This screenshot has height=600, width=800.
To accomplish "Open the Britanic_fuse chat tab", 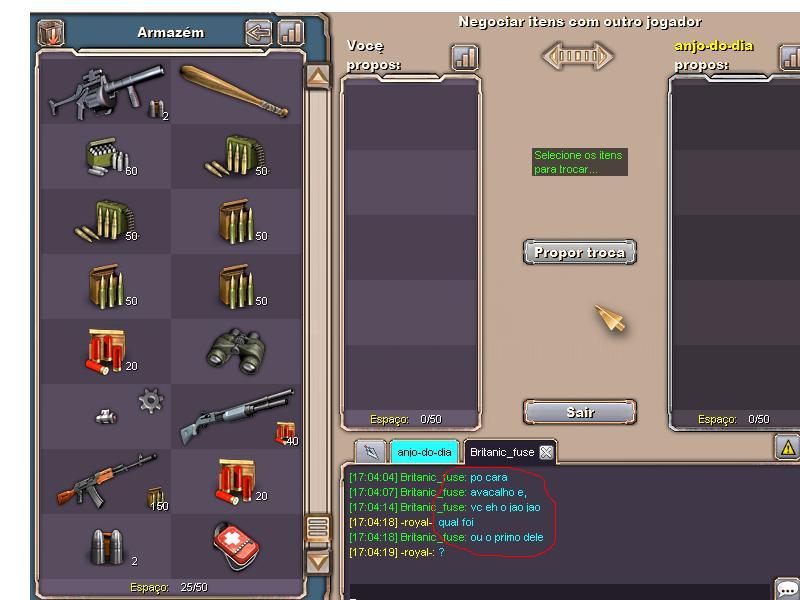I will 501,452.
